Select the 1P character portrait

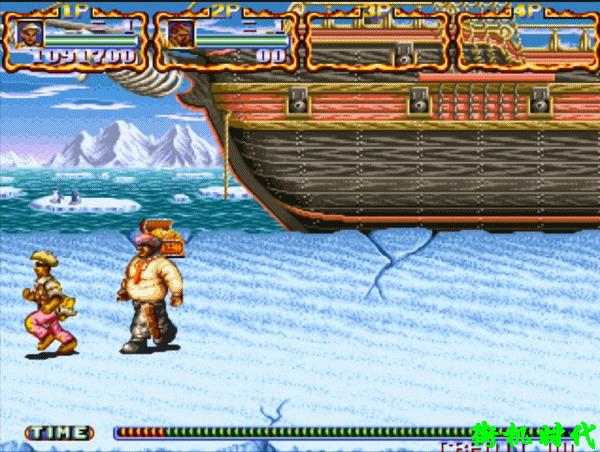(x=31, y=35)
